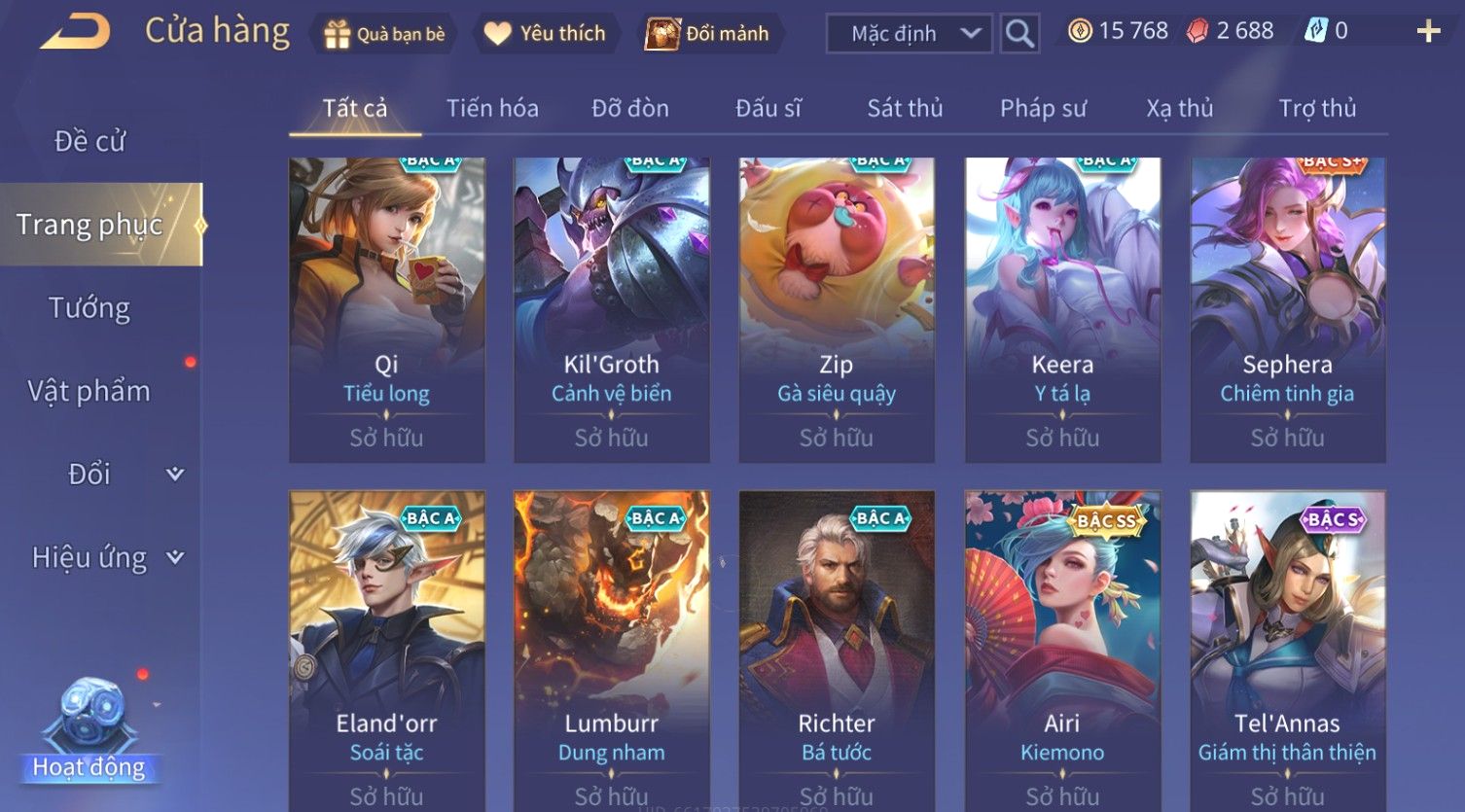The image size is (1465, 812).
Task: Show the Sát thủ skins tab
Action: [905, 108]
